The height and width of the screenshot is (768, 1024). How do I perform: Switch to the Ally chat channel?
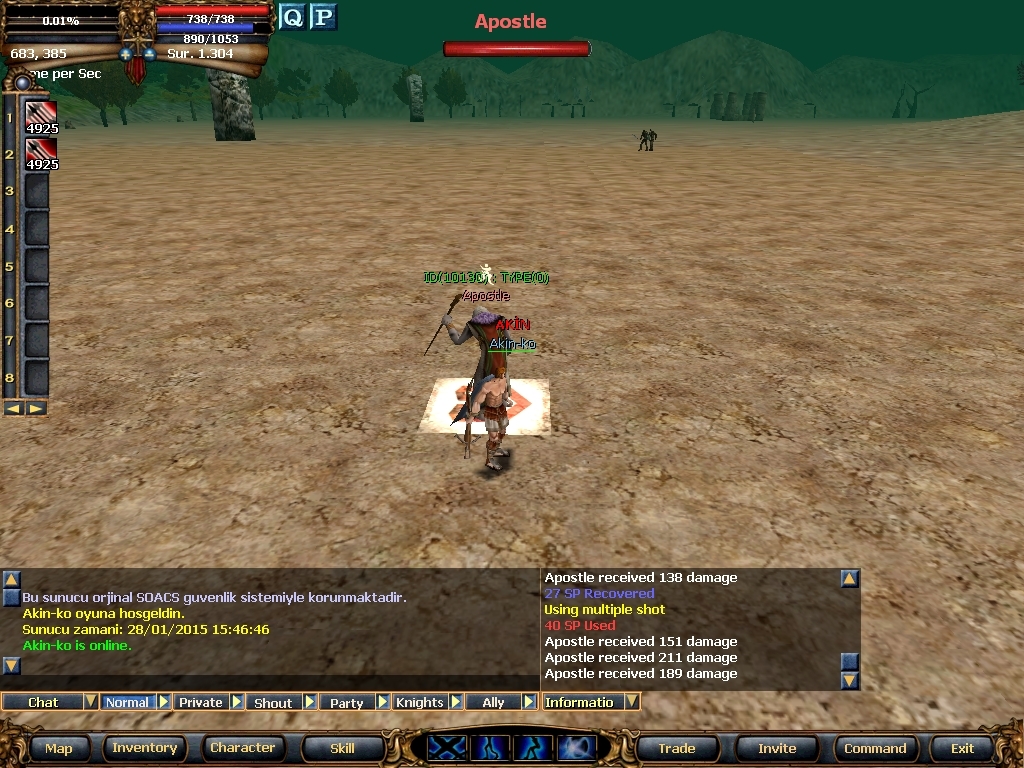(x=493, y=702)
